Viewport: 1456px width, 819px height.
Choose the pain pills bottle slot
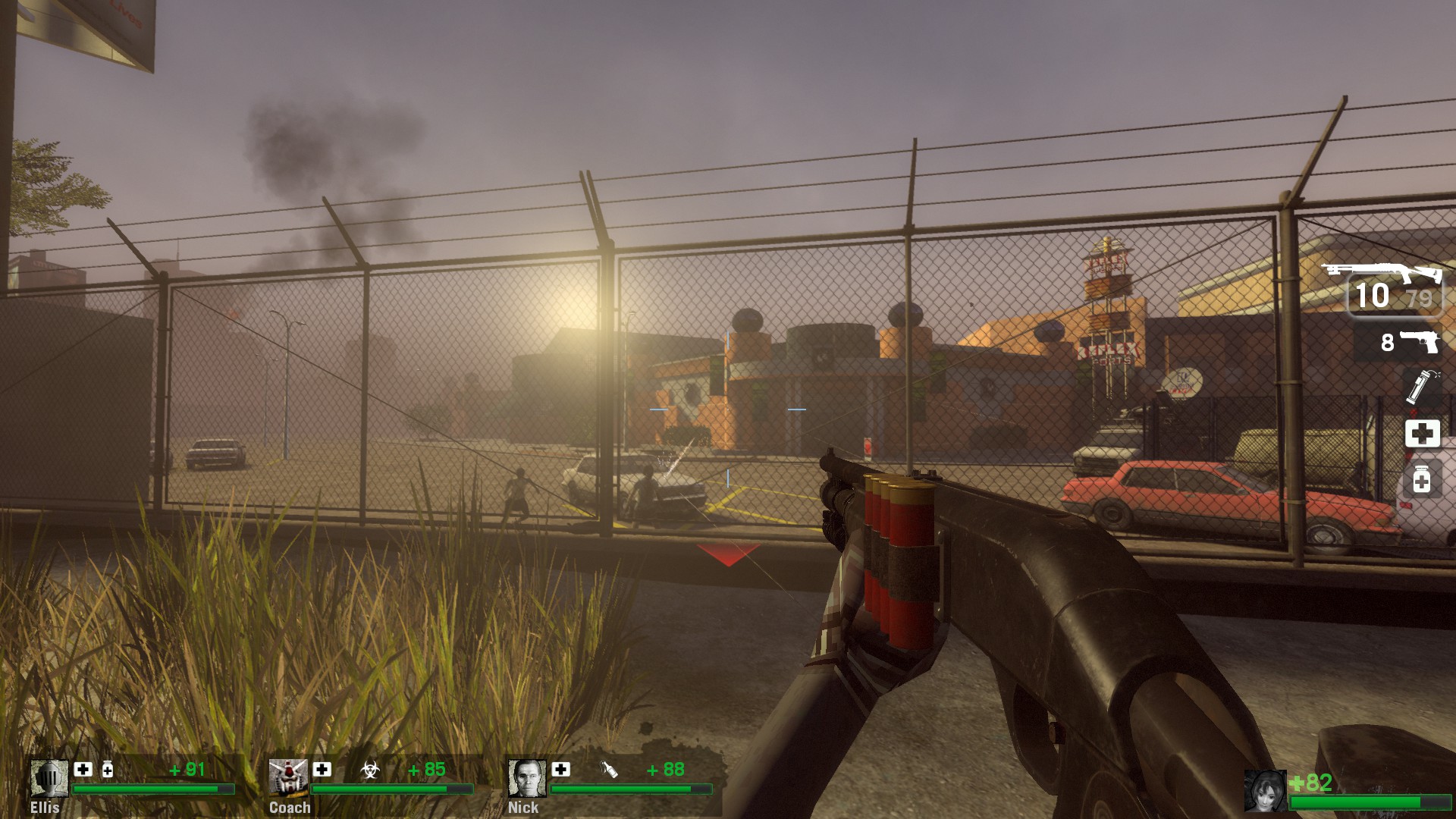click(x=1422, y=479)
